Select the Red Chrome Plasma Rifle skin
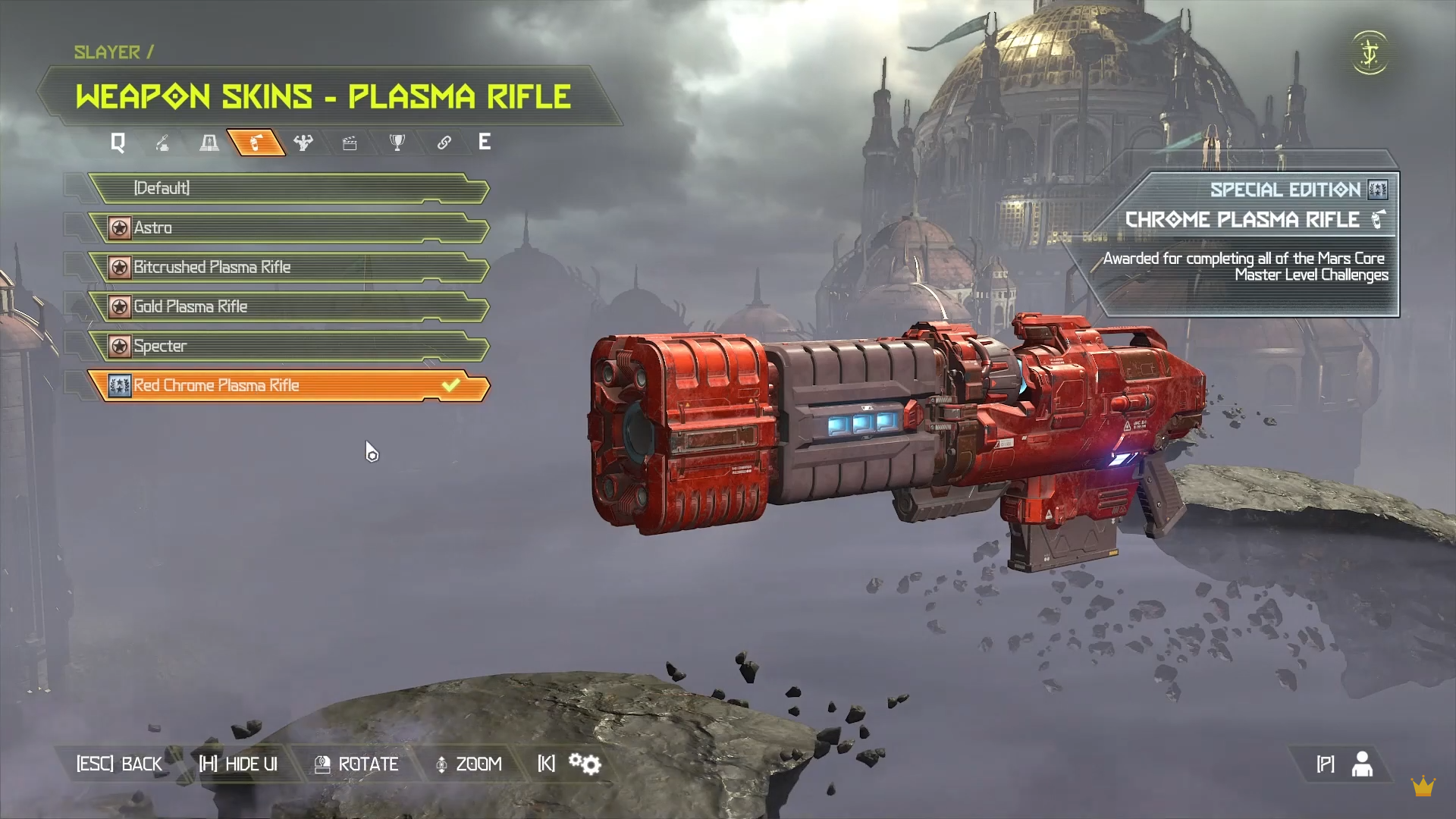 (288, 385)
